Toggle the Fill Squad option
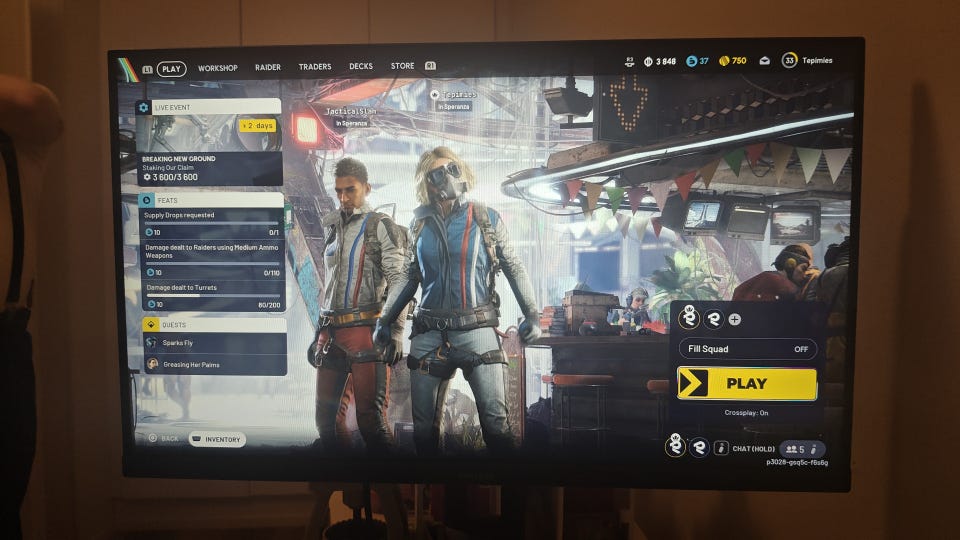 pyautogui.click(x=748, y=349)
